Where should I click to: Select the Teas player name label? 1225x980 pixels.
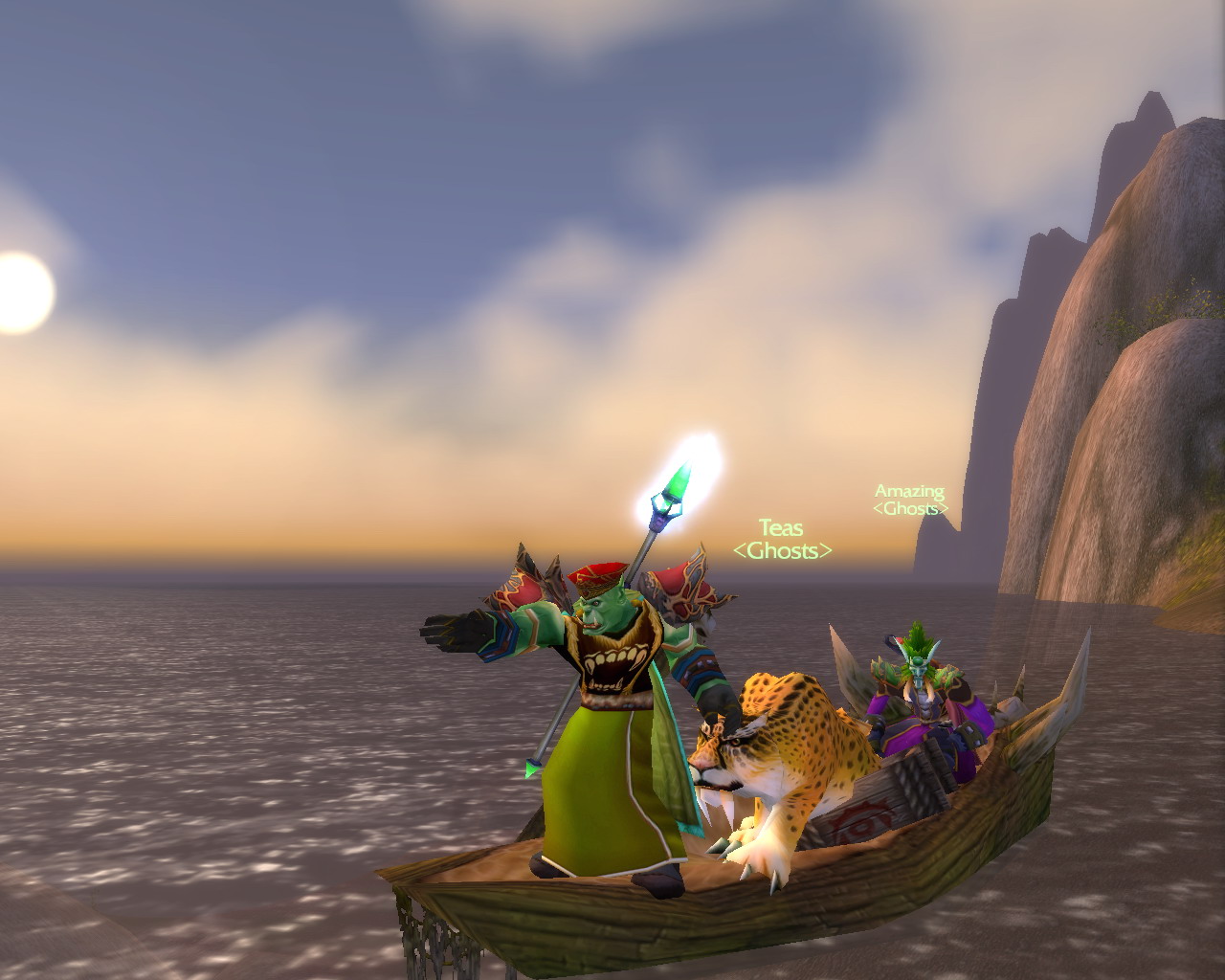pos(781,528)
